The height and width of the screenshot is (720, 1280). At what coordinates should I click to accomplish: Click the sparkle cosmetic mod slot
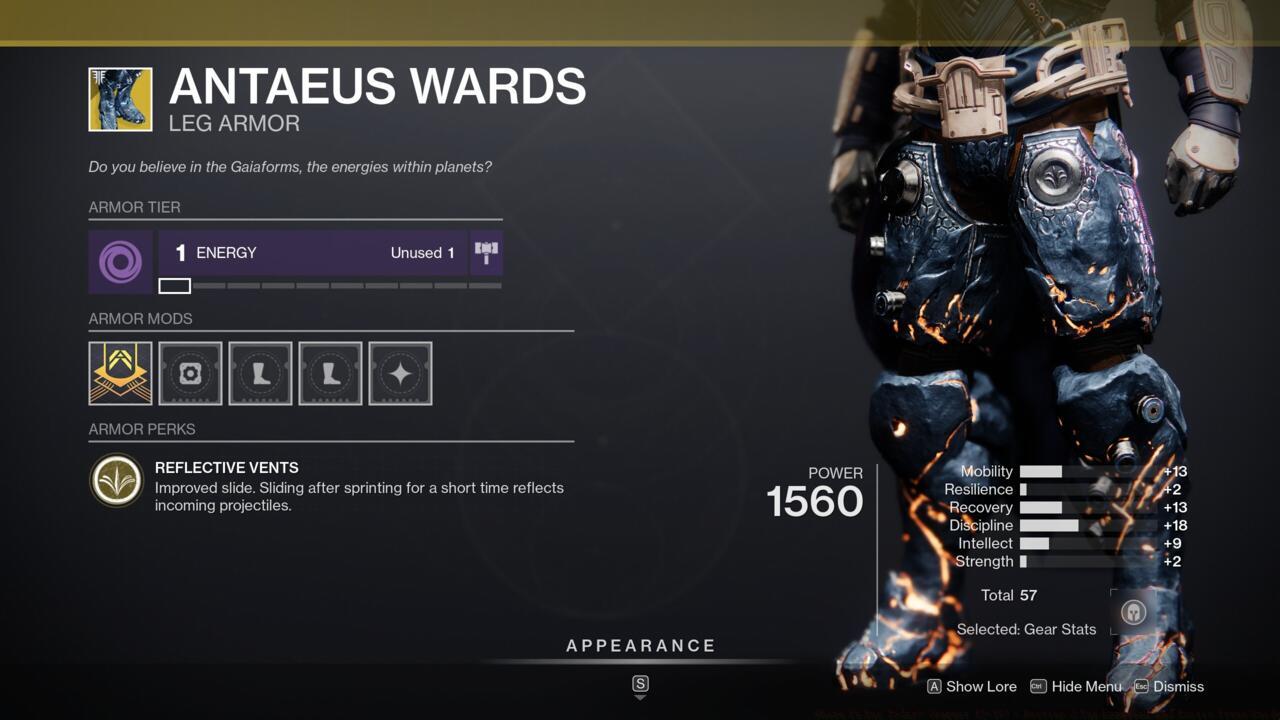(x=400, y=373)
